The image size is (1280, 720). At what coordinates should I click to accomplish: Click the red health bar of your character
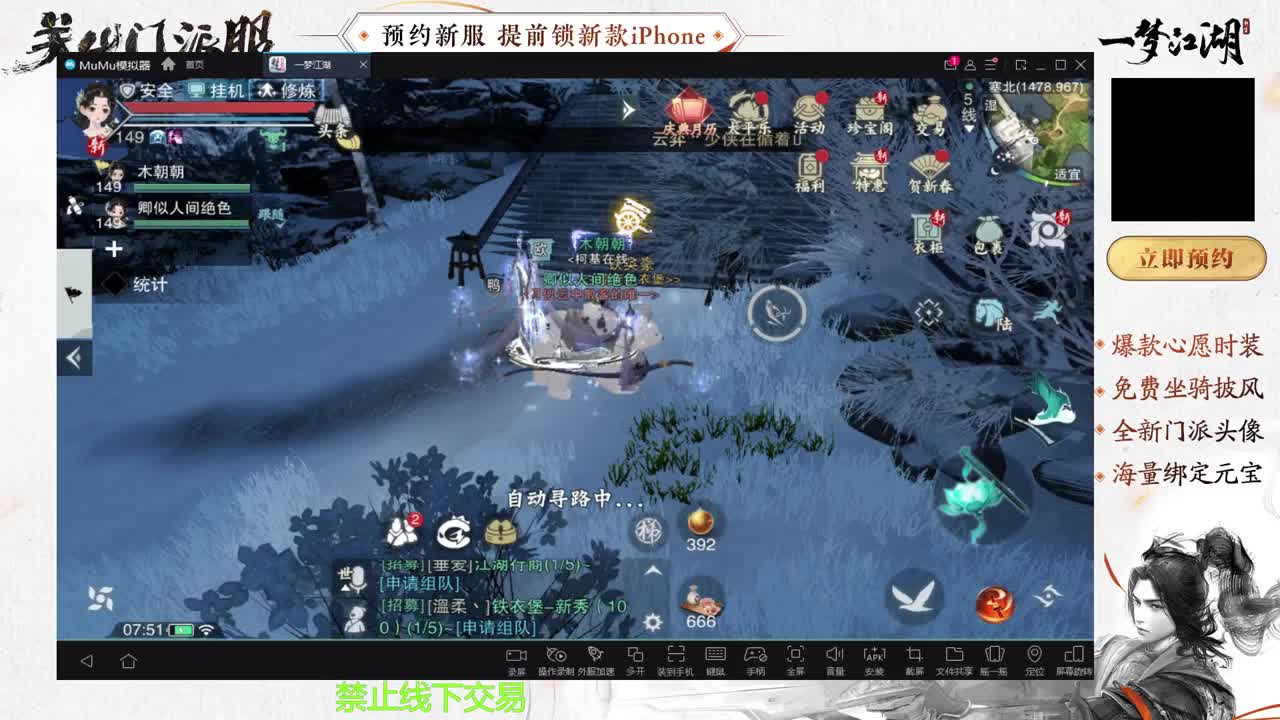pyautogui.click(x=218, y=108)
